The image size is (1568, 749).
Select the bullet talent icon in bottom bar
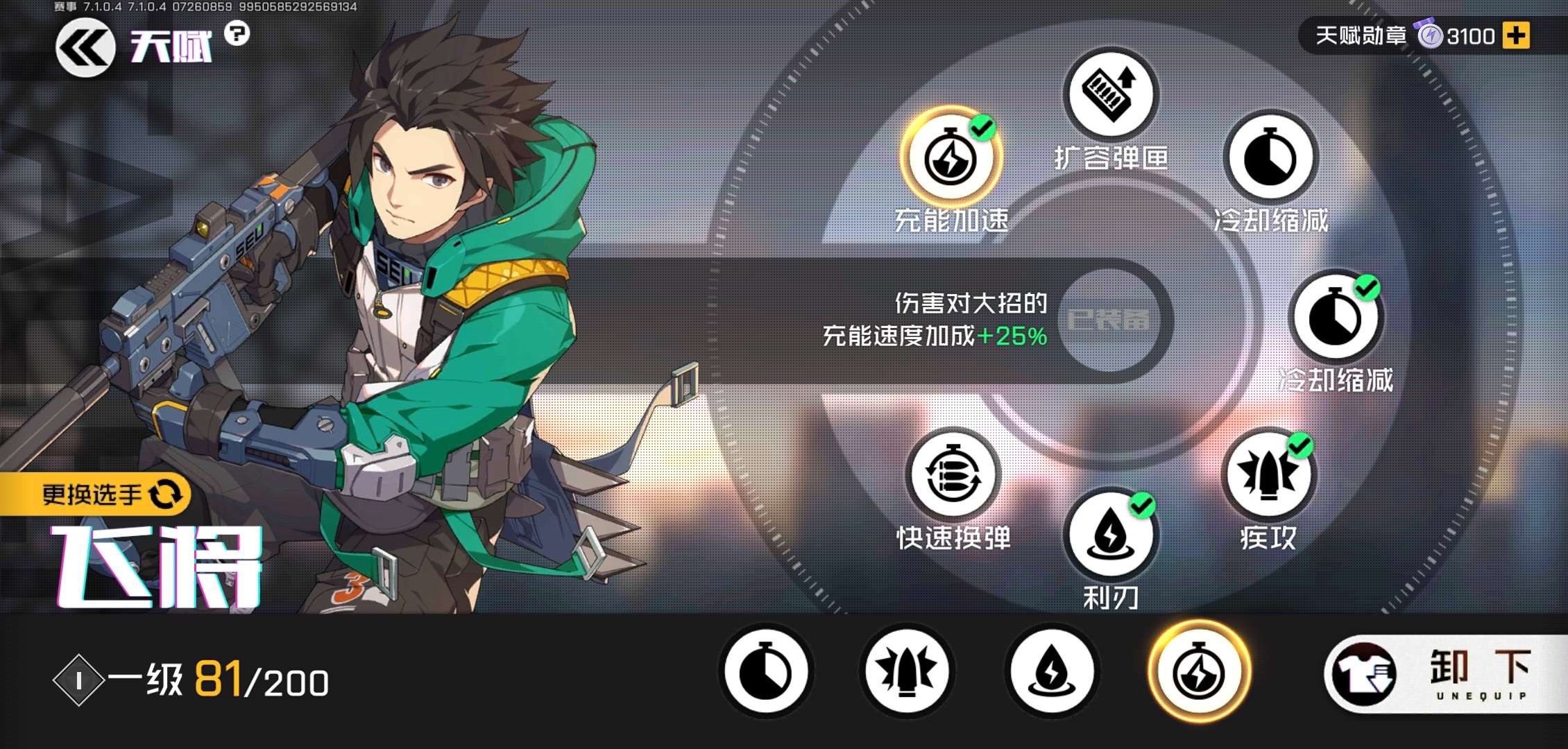tap(909, 671)
